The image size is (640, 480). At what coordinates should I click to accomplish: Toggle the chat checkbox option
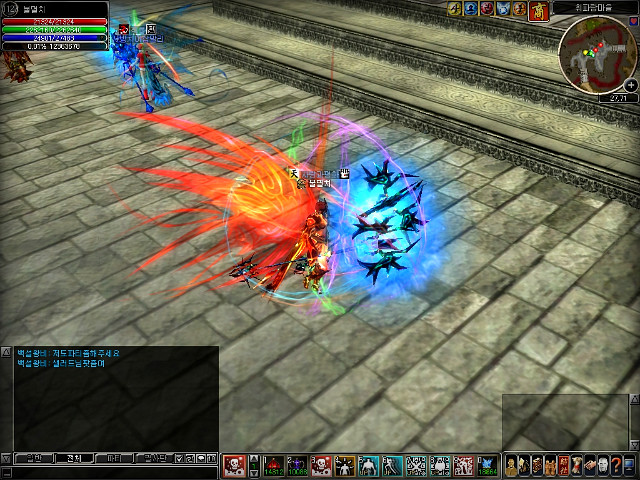[x=178, y=458]
